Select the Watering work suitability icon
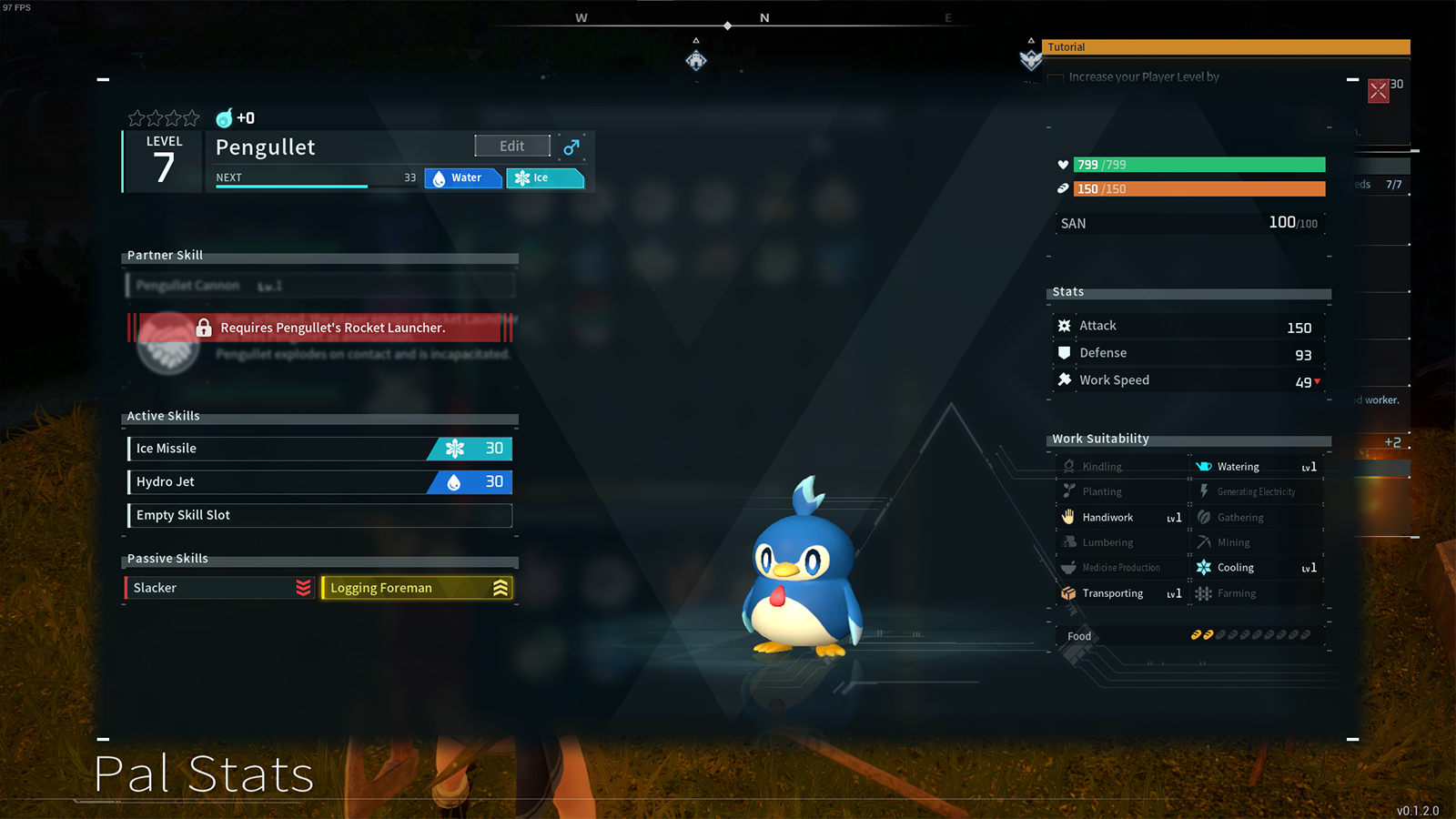Viewport: 1456px width, 819px height. coord(1204,466)
